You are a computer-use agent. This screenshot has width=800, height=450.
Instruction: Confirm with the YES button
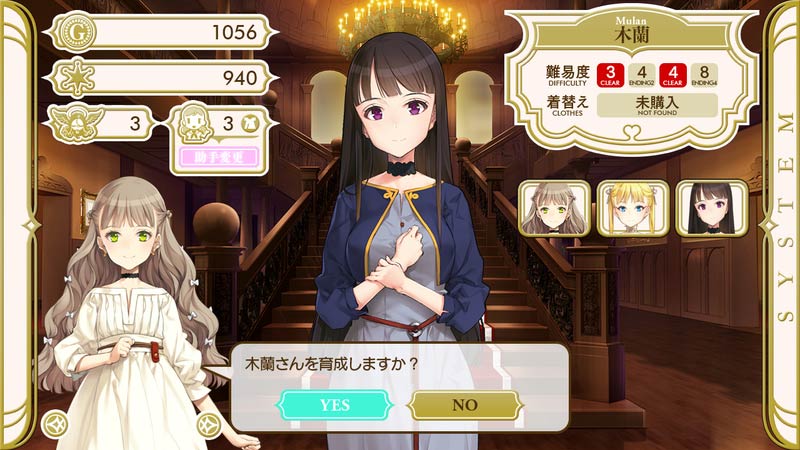click(x=334, y=404)
